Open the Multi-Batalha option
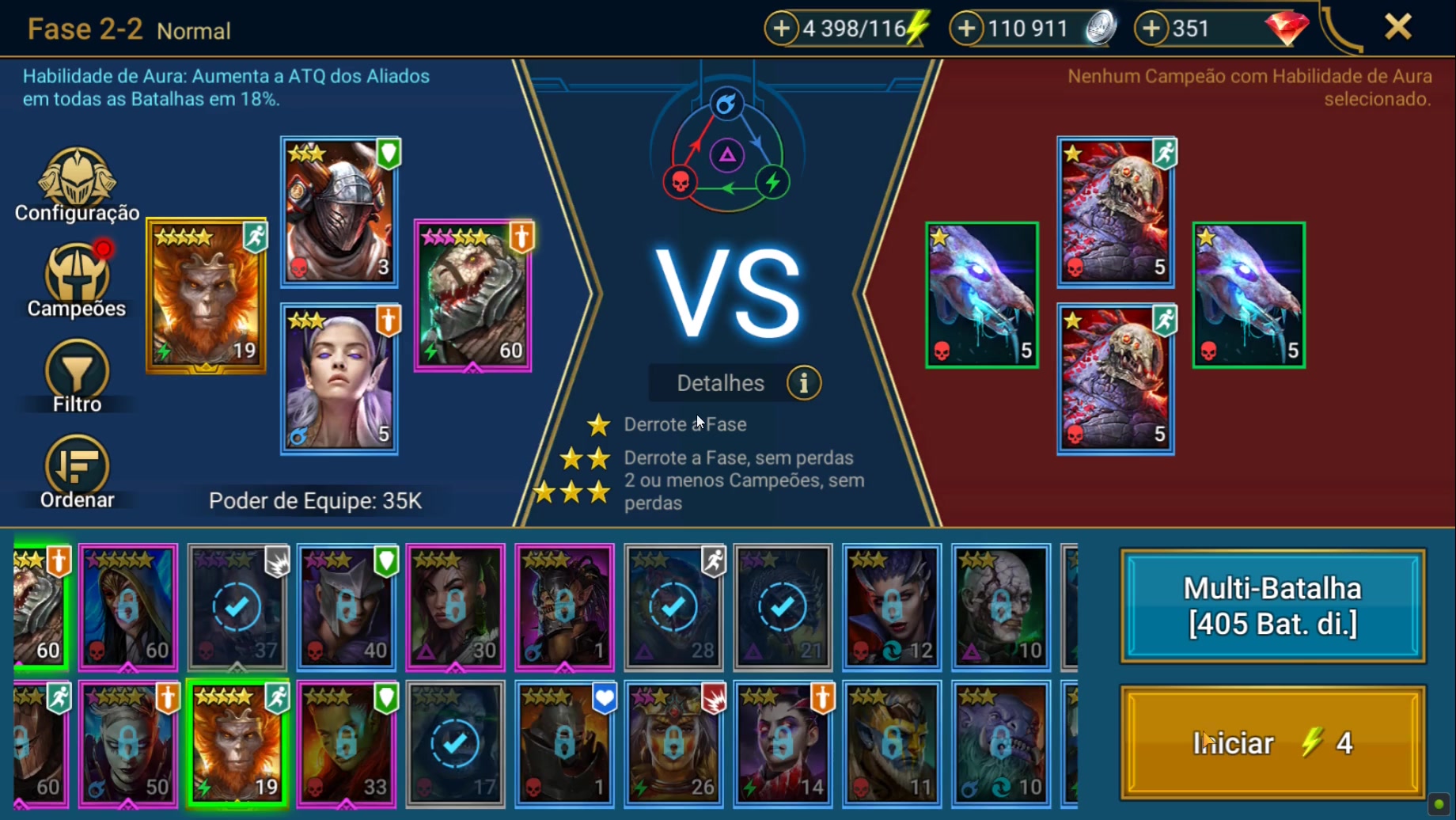The image size is (1456, 820). click(x=1272, y=606)
